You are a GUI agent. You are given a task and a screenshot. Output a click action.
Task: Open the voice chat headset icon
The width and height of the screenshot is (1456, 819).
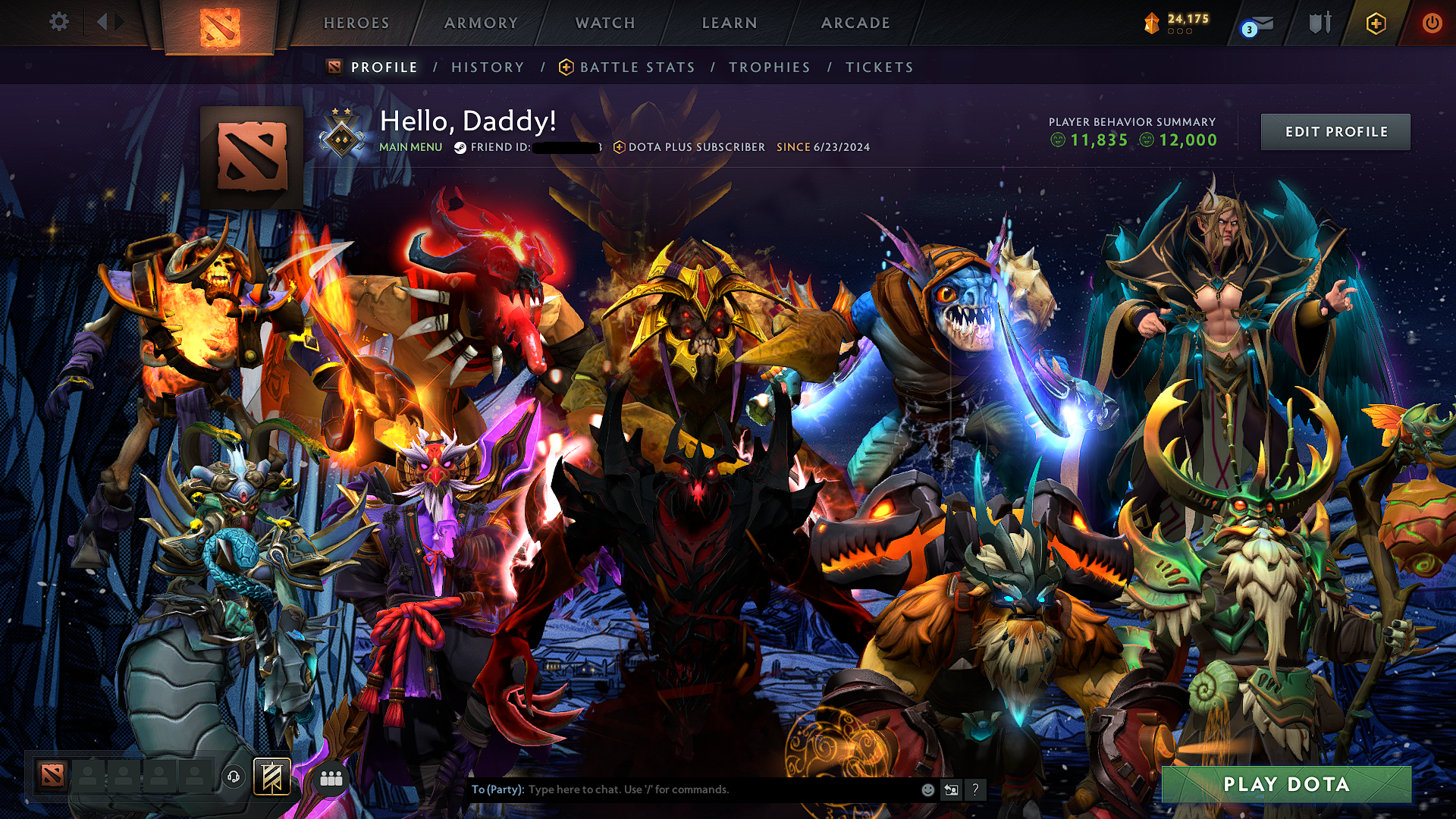(x=234, y=777)
